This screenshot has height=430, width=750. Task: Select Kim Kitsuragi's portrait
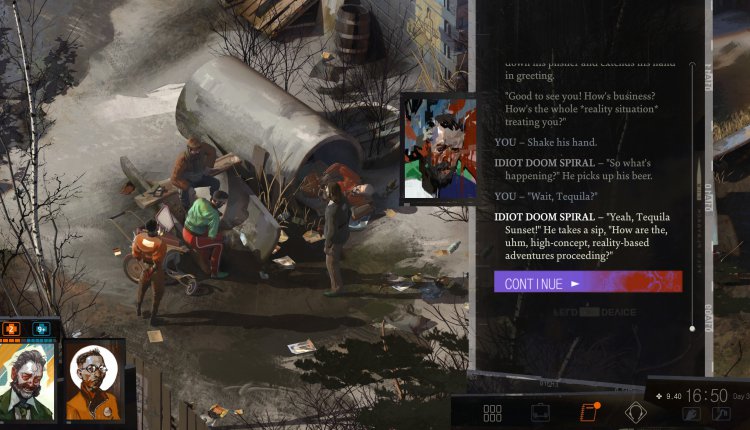pos(95,380)
